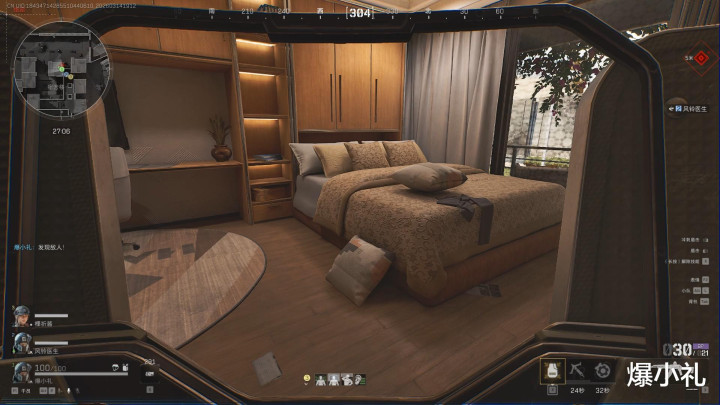Click the red objective marker icon
The width and height of the screenshot is (720, 405).
click(703, 59)
